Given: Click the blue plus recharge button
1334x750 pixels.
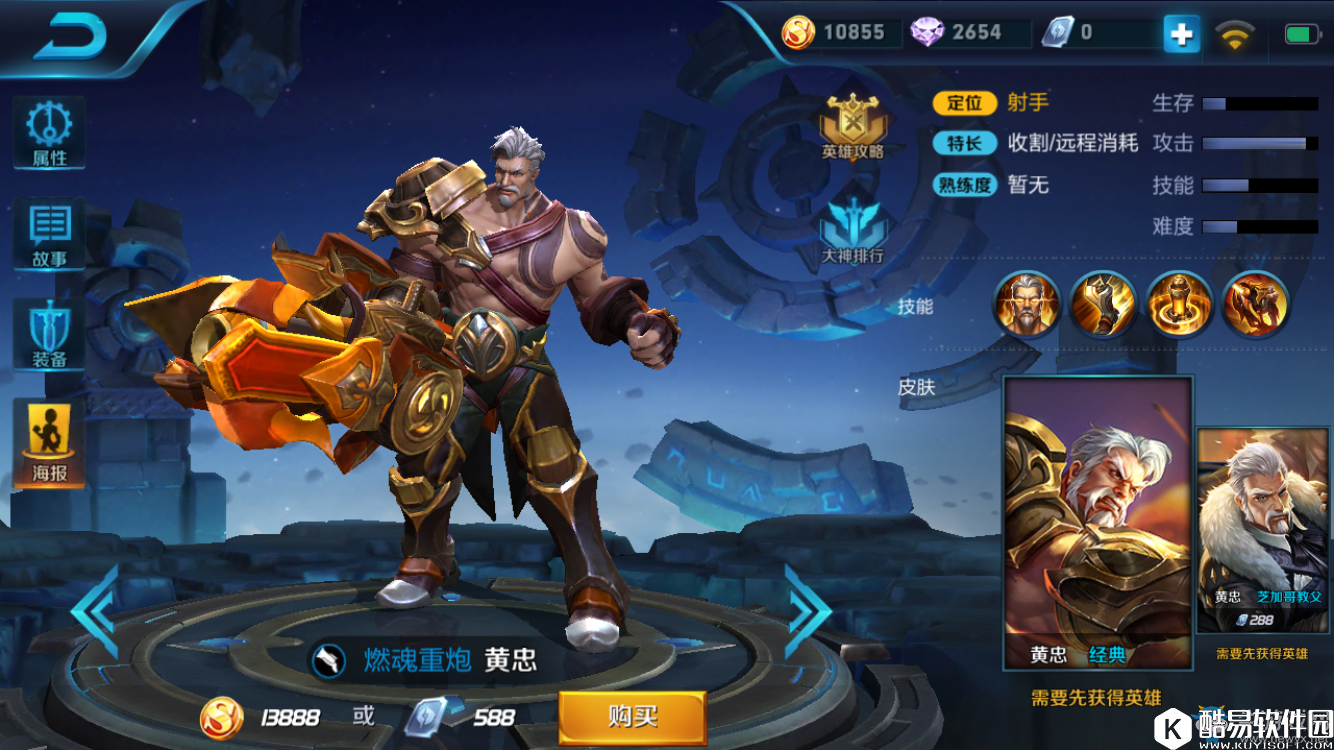Looking at the screenshot, I should point(1181,34).
